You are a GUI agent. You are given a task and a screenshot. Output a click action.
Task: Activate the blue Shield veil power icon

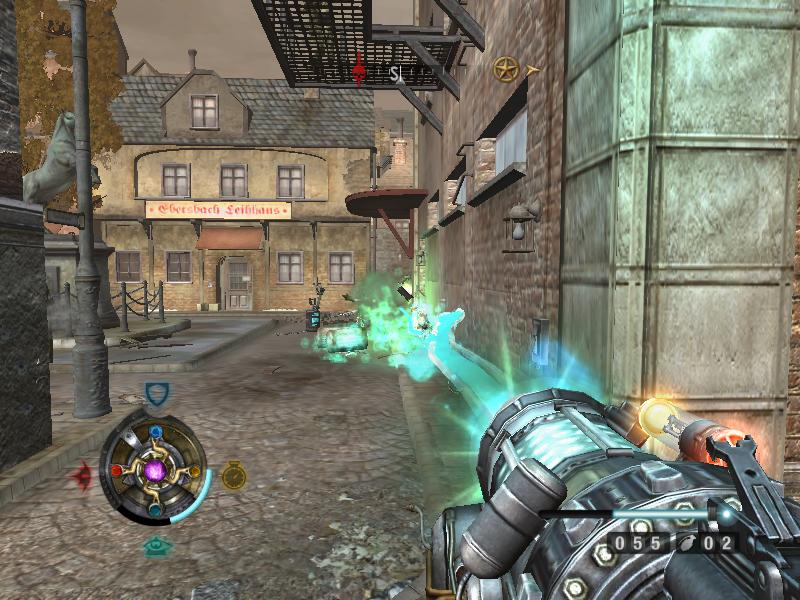coord(156,394)
